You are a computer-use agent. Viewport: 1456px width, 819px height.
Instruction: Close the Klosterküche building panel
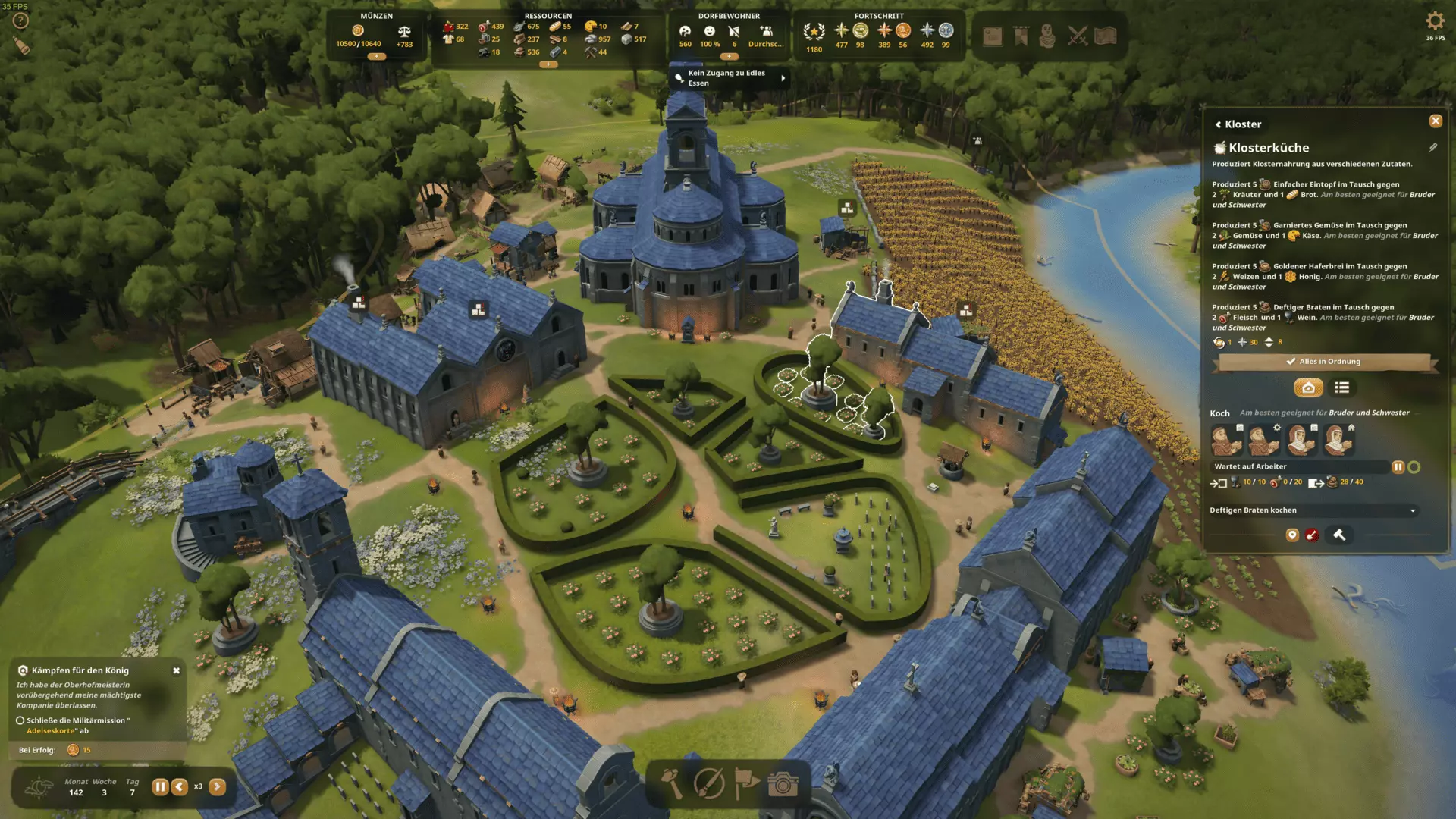coord(1435,121)
